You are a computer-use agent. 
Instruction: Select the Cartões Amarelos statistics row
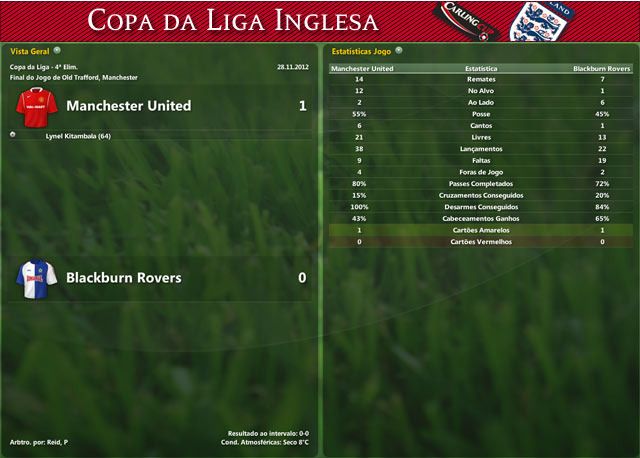(x=480, y=230)
